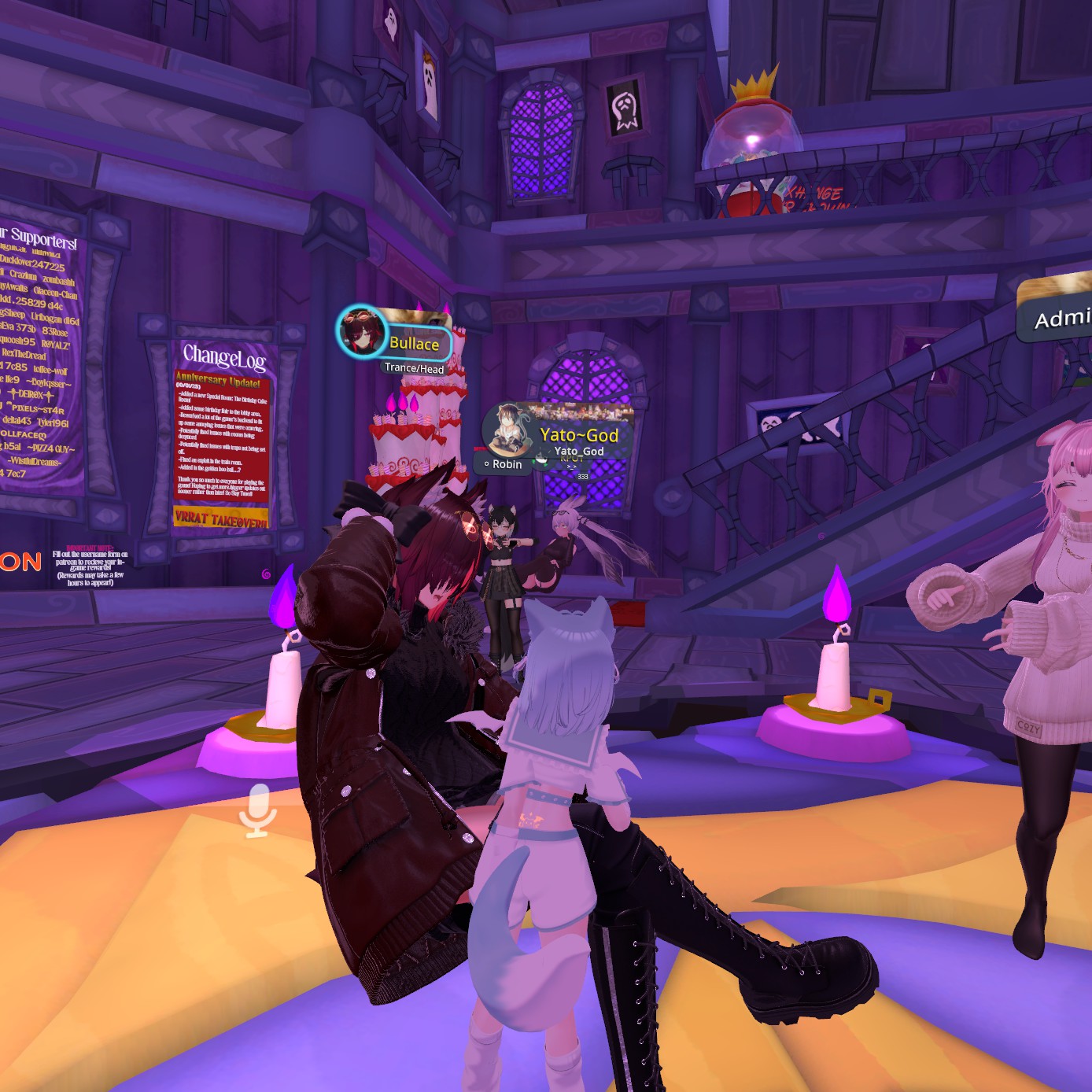Viewport: 1092px width, 1092px height.
Task: Select the partially visible Admi nameplate
Action: point(1059,318)
